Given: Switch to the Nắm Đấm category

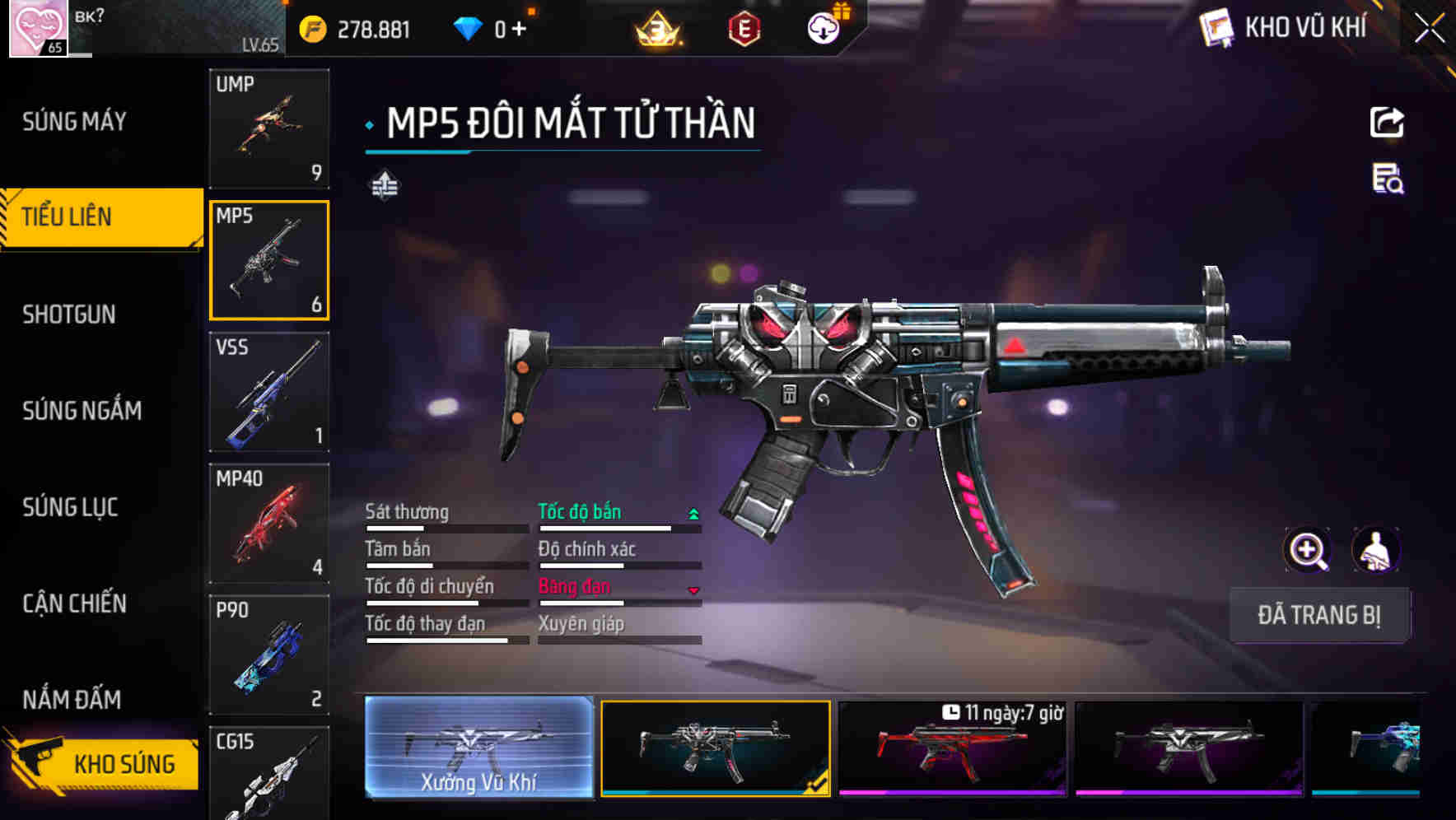Looking at the screenshot, I should pos(72,700).
